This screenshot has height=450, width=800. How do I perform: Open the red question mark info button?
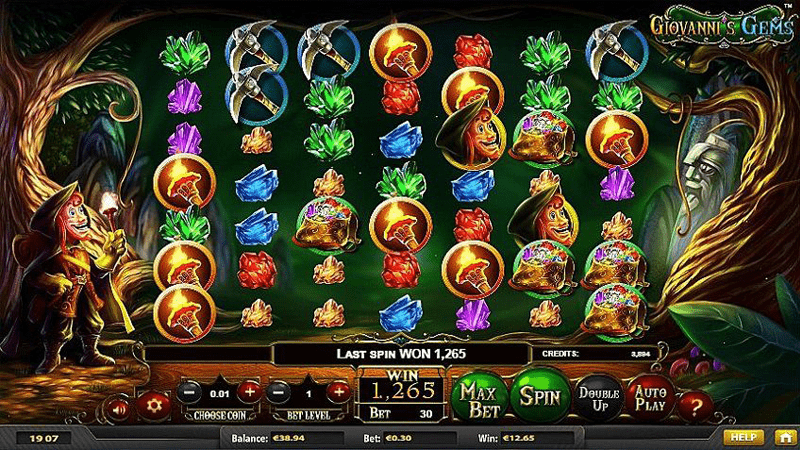click(696, 407)
